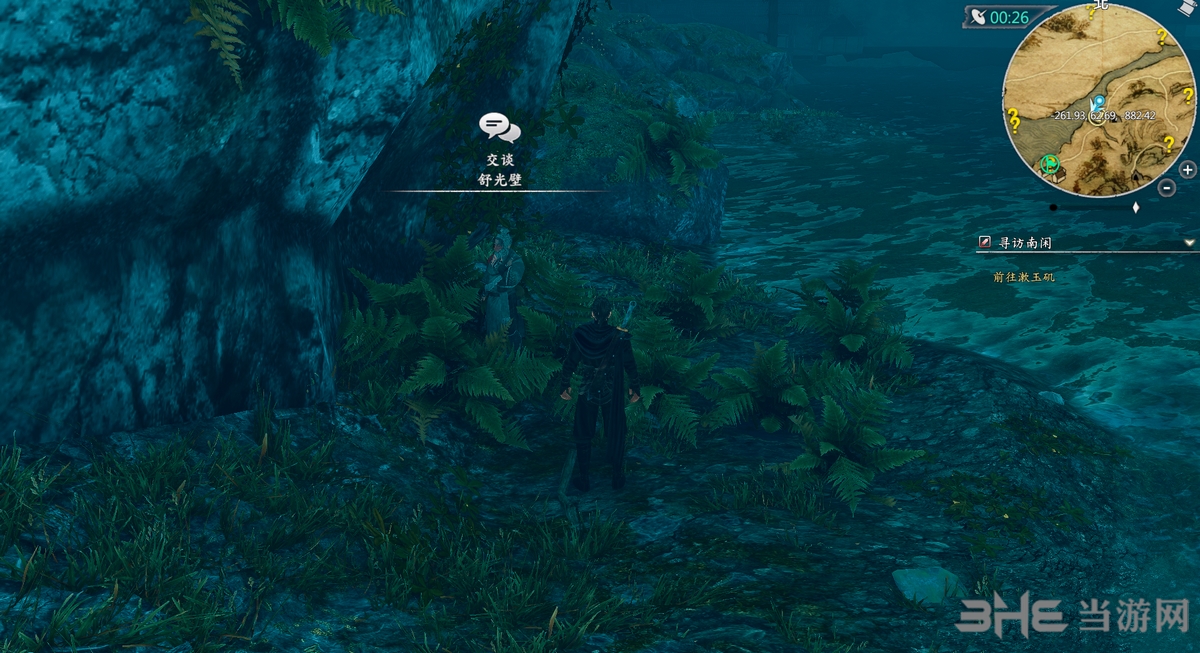Select the green flag marker on minimap

(x=1050, y=163)
